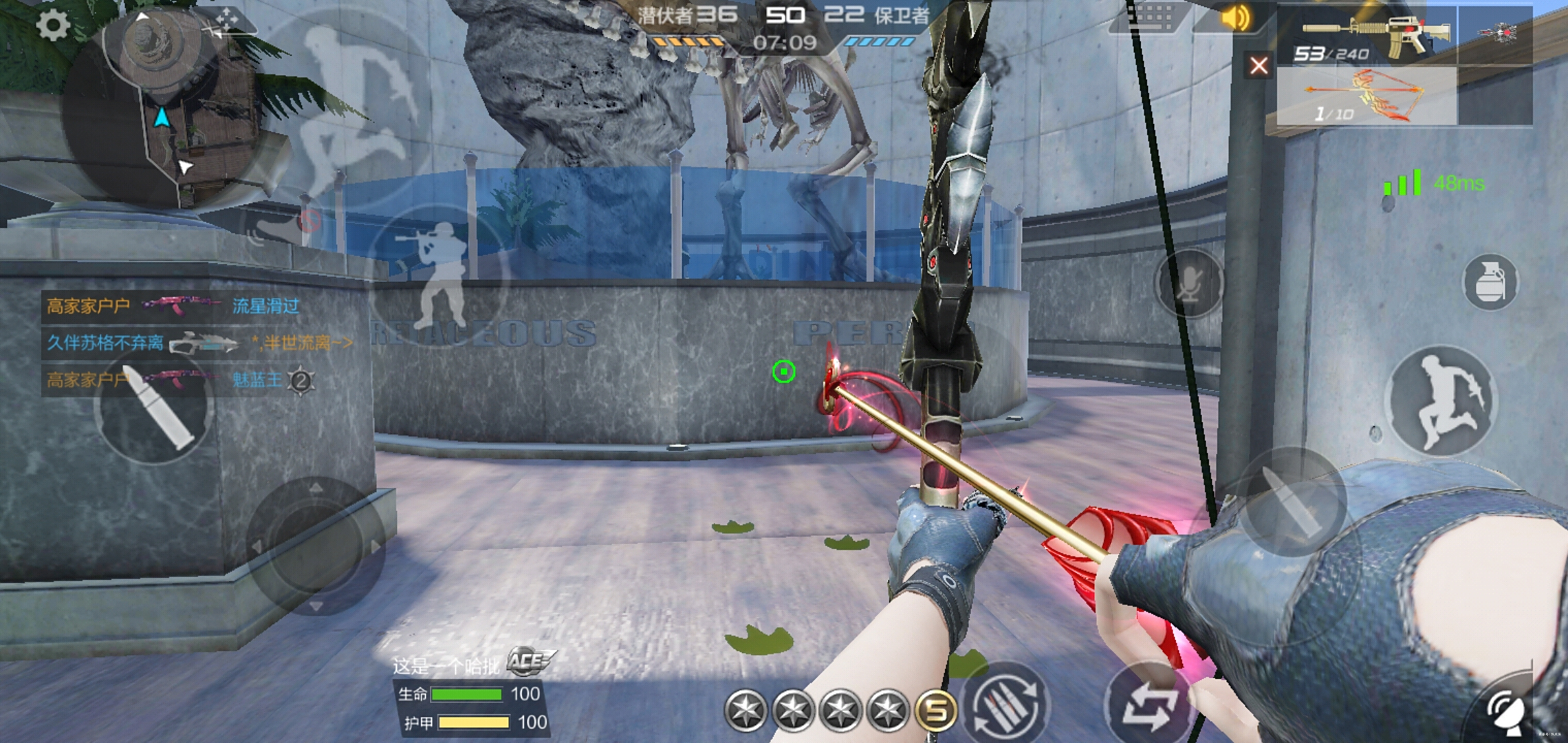Toggle the speaker sound icon
This screenshot has height=743, width=1568.
[1235, 18]
